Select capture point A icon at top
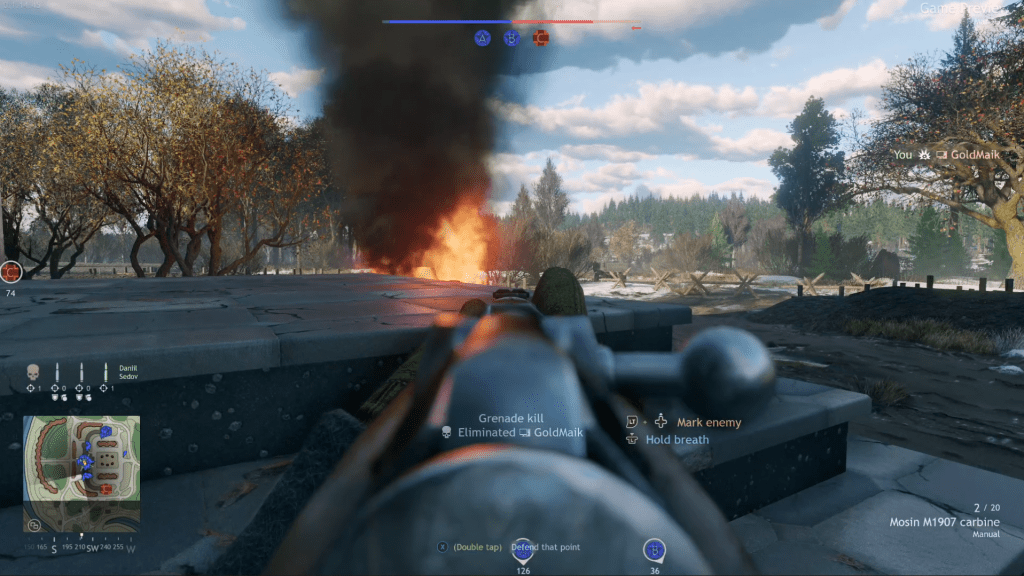Screen dimensions: 1024x576 coord(483,38)
